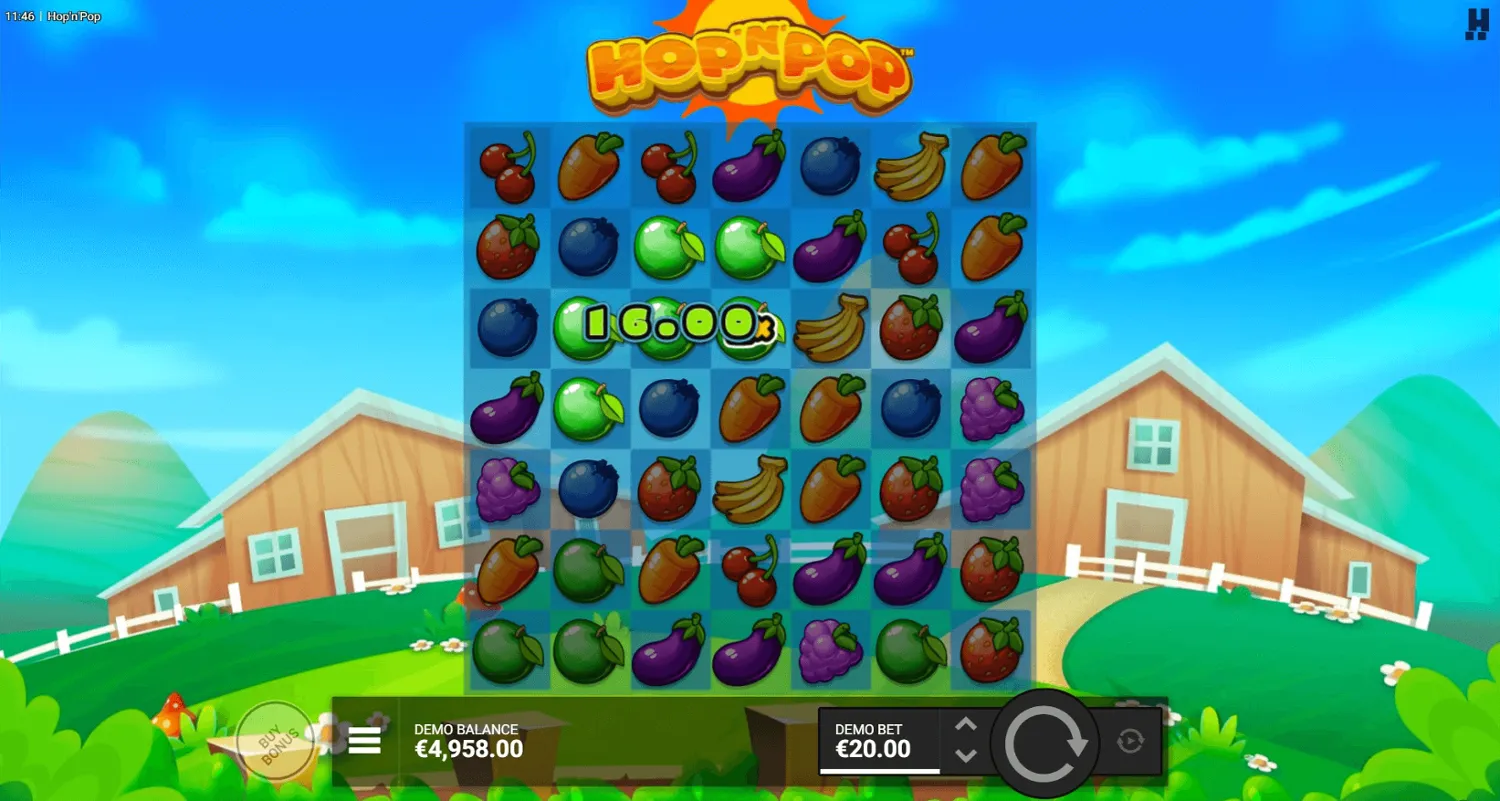The image size is (1500, 801).
Task: Click the green apple symbol on the grid
Action: pyautogui.click(x=668, y=246)
